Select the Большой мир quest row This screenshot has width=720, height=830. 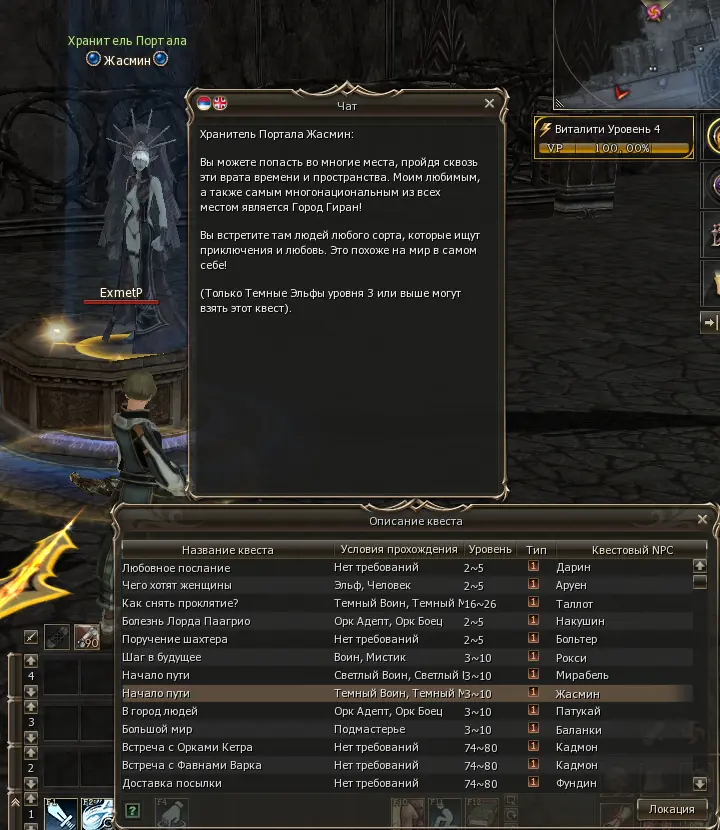(157, 729)
